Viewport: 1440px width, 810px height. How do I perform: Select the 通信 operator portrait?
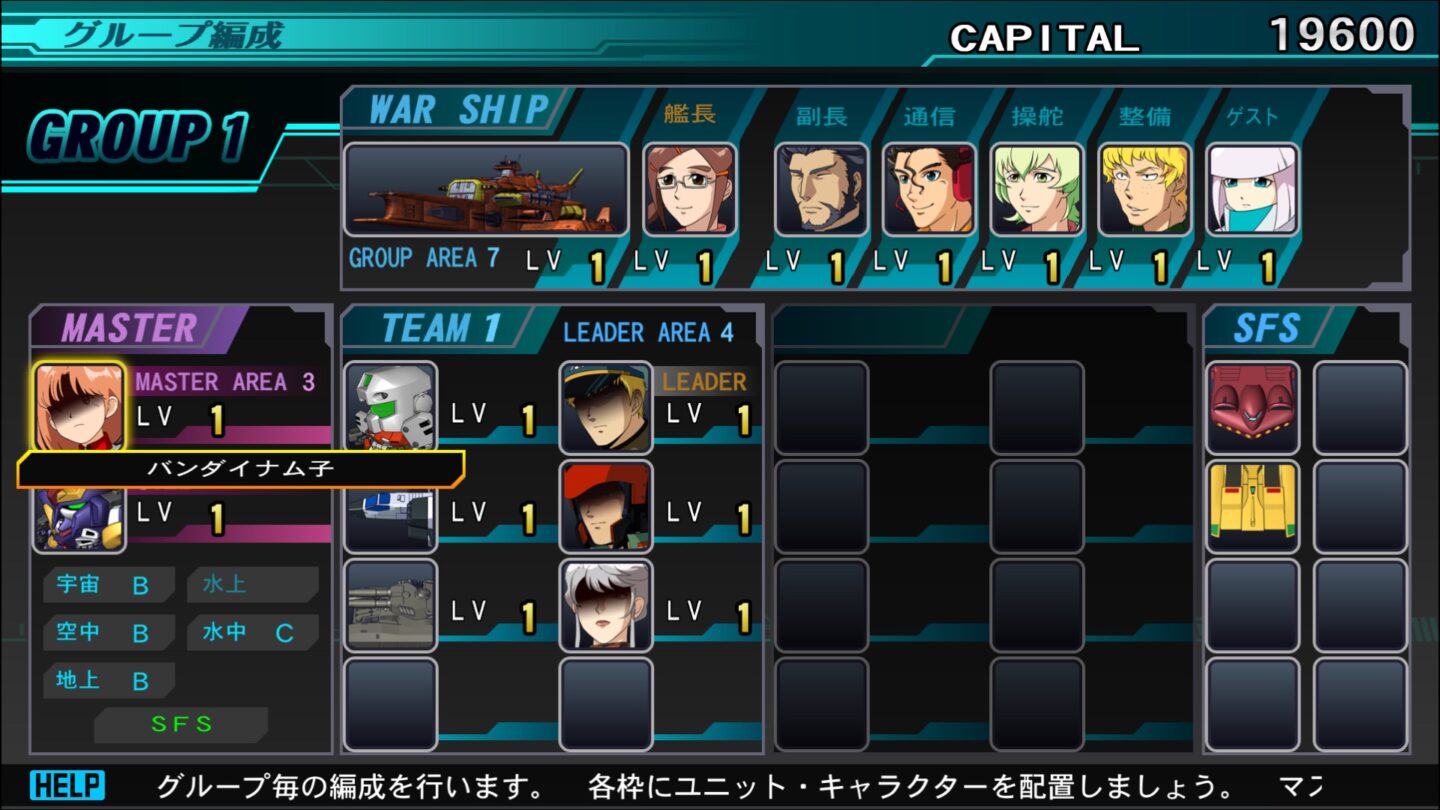930,190
